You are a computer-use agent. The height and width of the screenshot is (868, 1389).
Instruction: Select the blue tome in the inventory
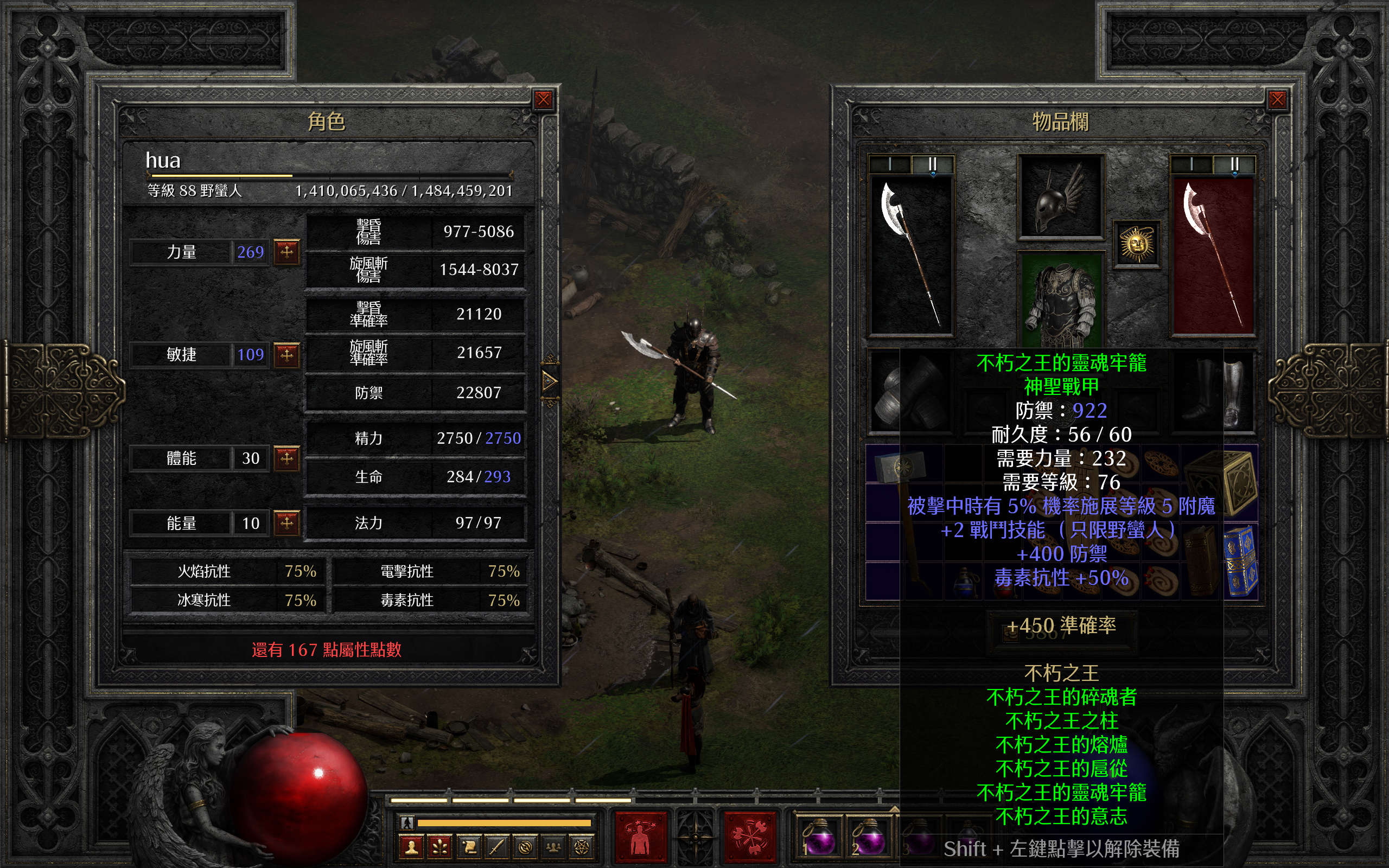1241,560
